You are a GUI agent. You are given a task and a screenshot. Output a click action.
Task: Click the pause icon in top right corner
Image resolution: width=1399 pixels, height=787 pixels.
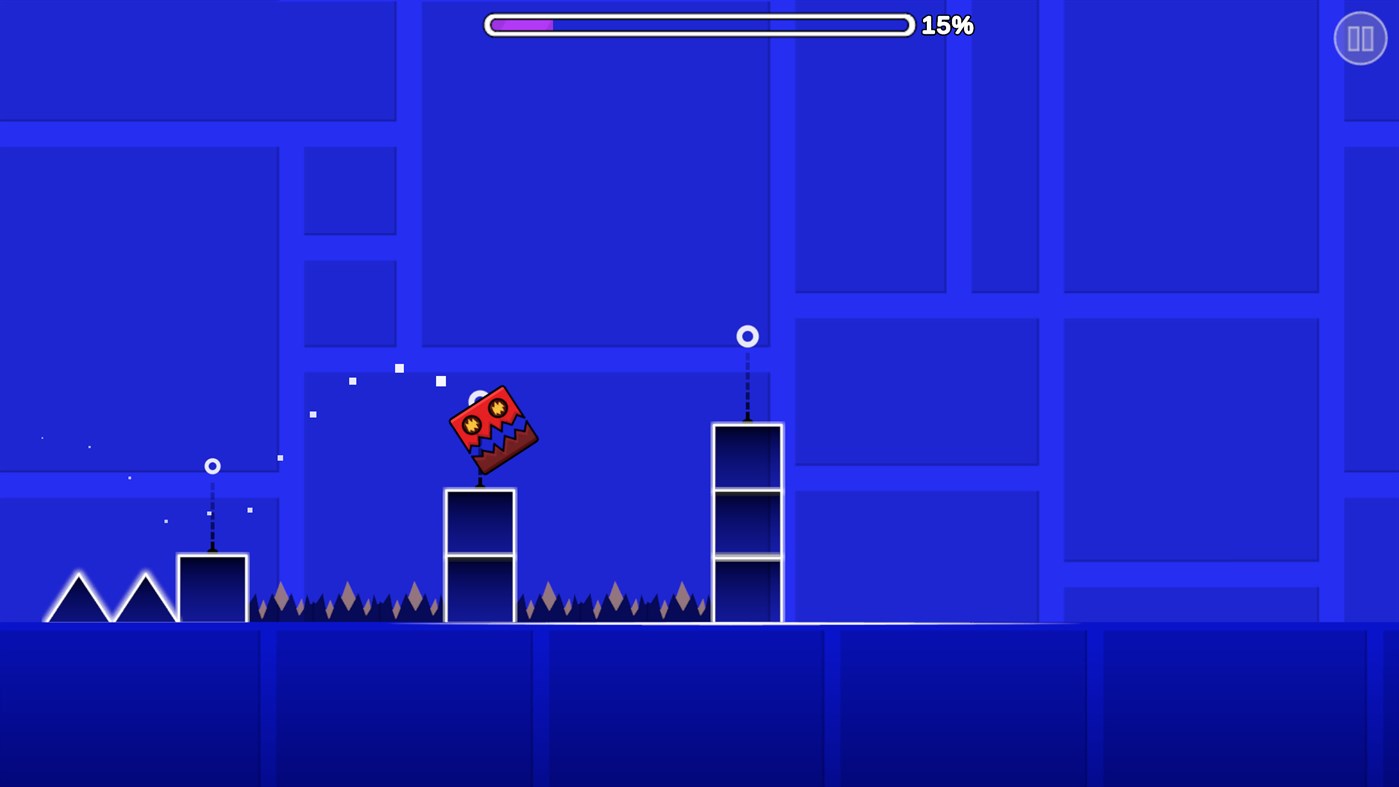(1359, 37)
